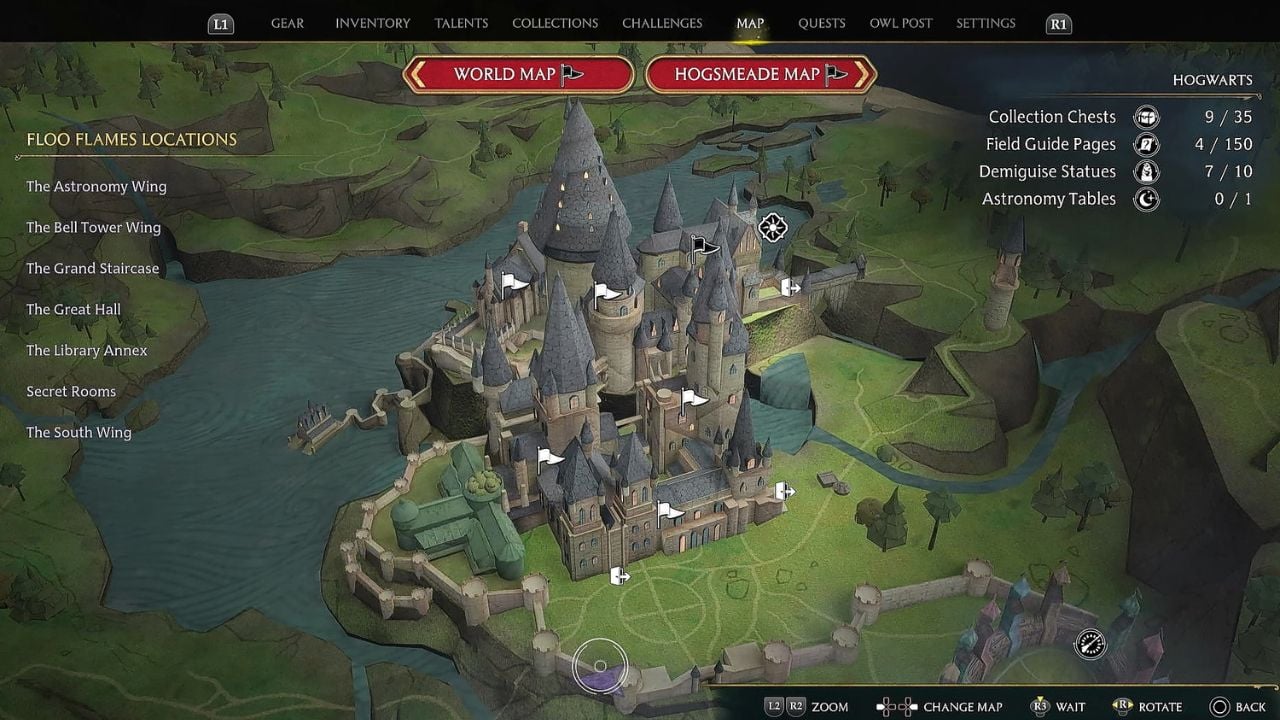The image size is (1280, 720).
Task: Switch to the Inventory tab
Action: (x=372, y=23)
